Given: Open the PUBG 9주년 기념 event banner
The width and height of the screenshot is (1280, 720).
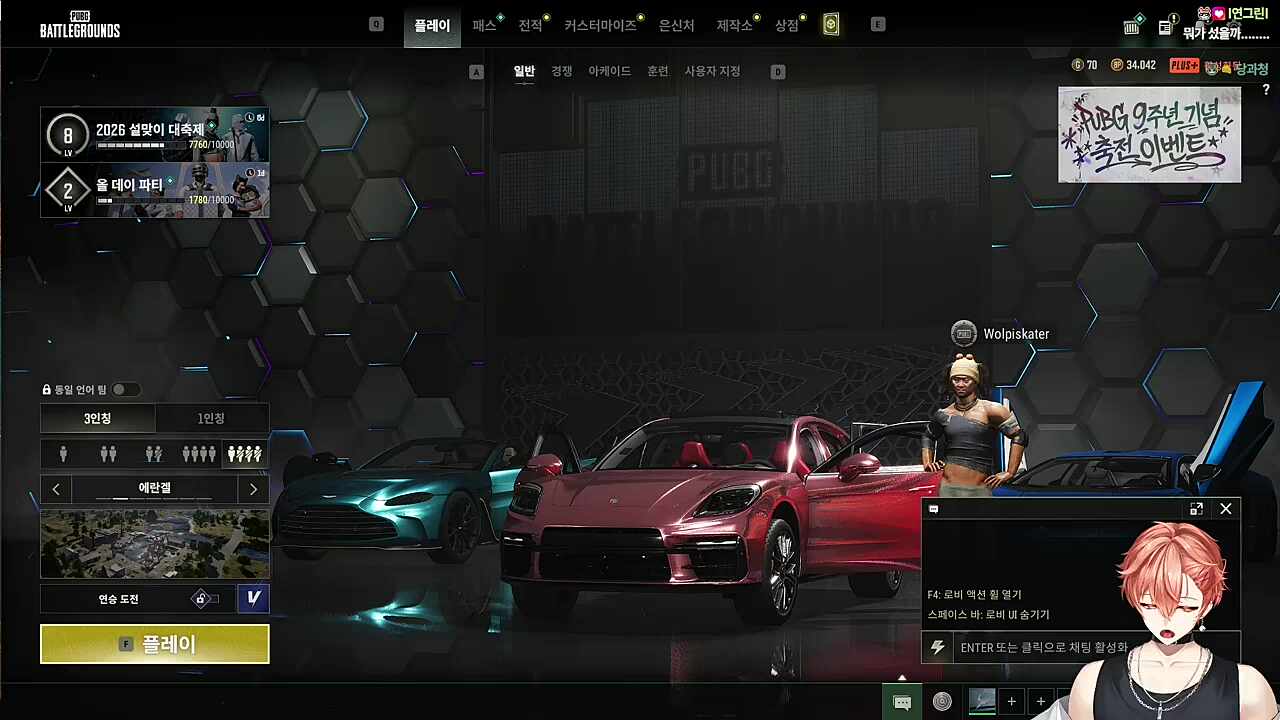Looking at the screenshot, I should pos(1149,134).
